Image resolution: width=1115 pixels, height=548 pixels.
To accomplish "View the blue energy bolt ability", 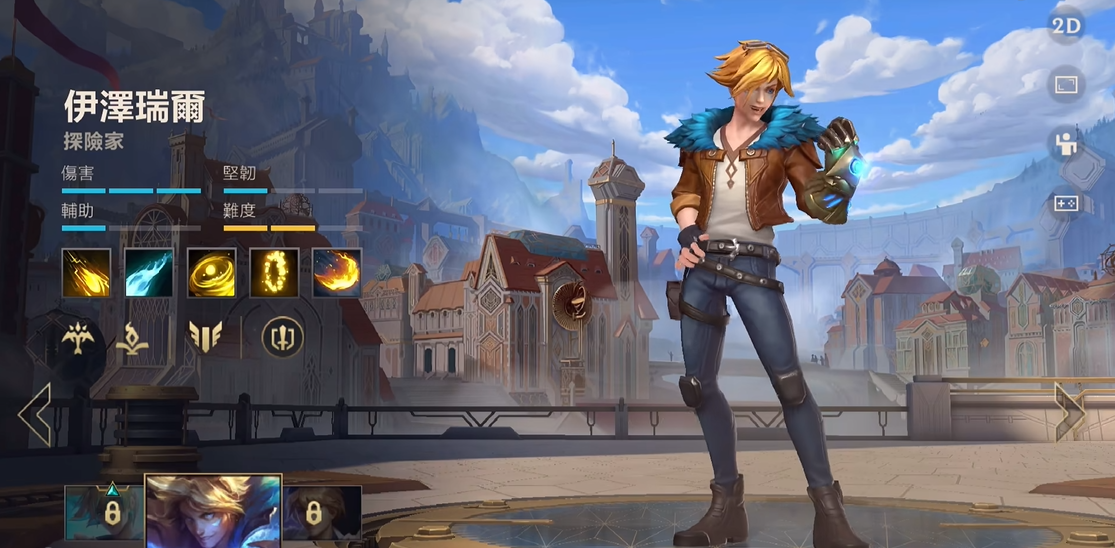I will [149, 273].
